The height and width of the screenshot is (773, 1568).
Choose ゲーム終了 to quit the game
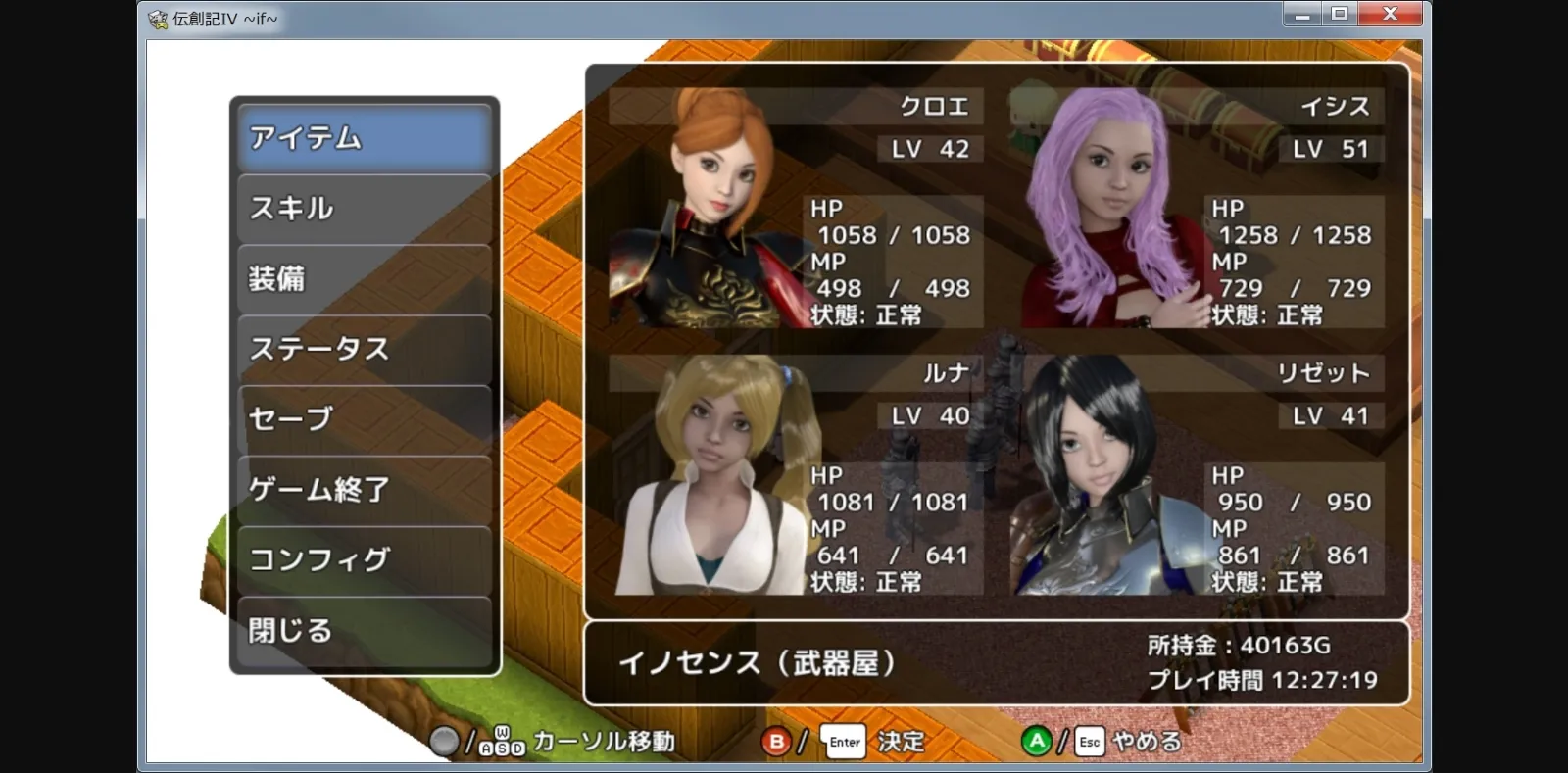[x=363, y=488]
